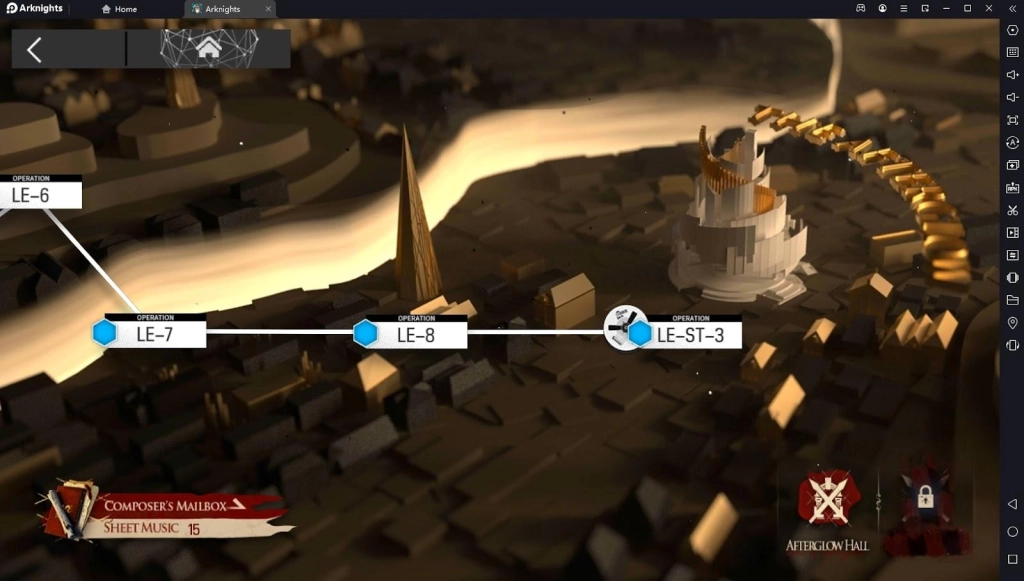Screen dimensions: 1024x581
Task: Close the Arknights emulator tab
Action: point(268,9)
